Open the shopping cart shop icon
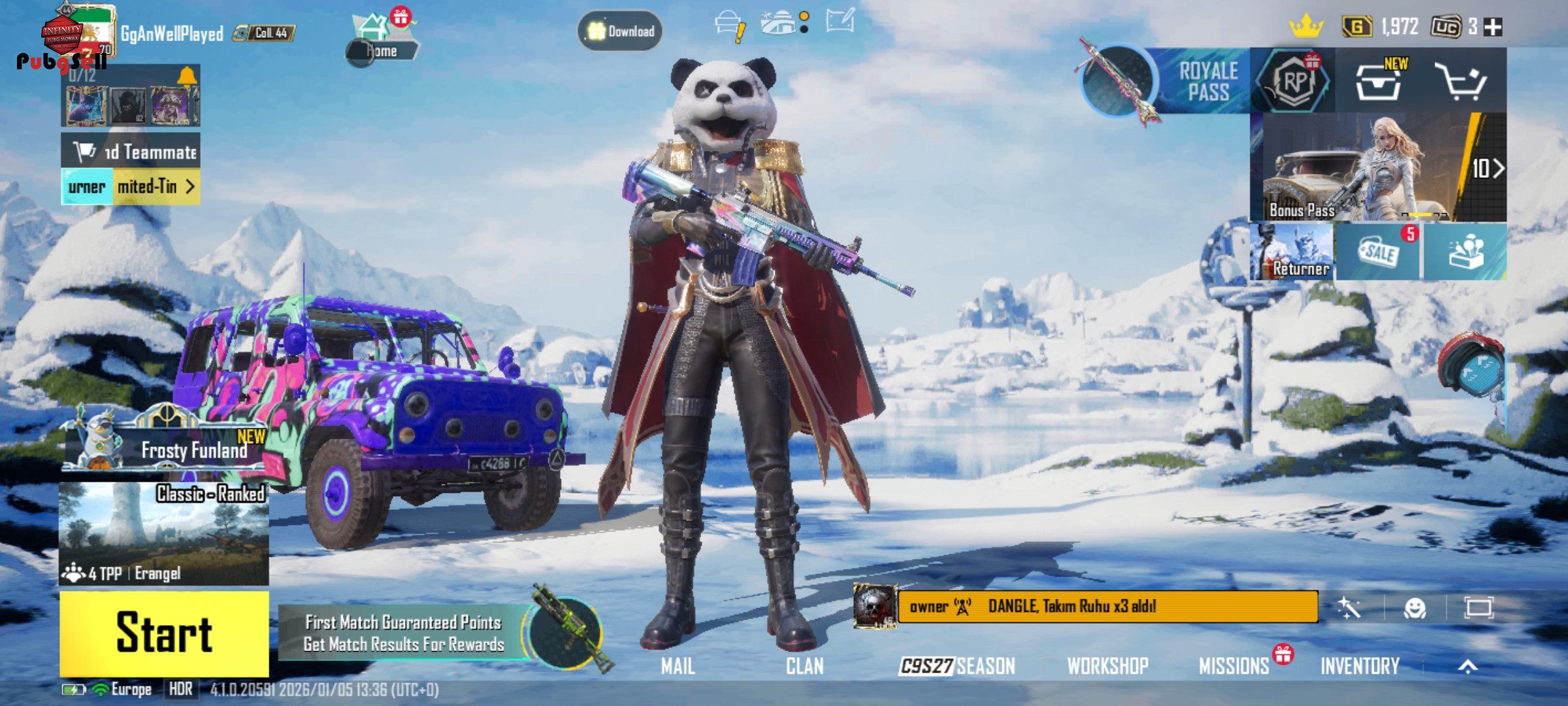 coord(1461,82)
